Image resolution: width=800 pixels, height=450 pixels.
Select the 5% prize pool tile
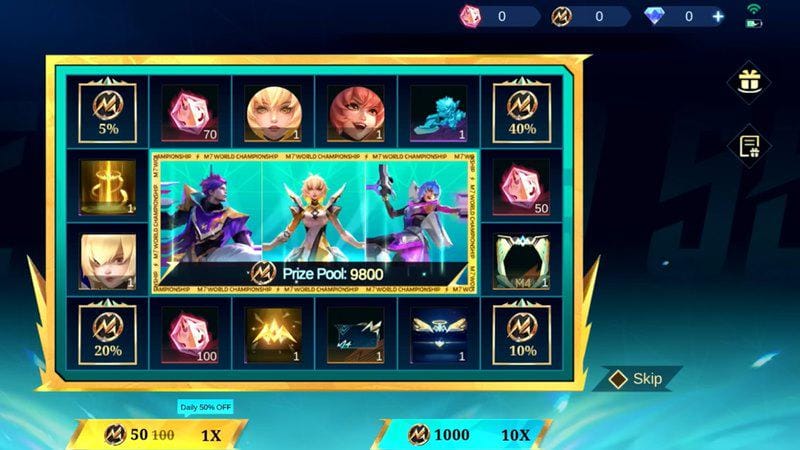tap(107, 110)
